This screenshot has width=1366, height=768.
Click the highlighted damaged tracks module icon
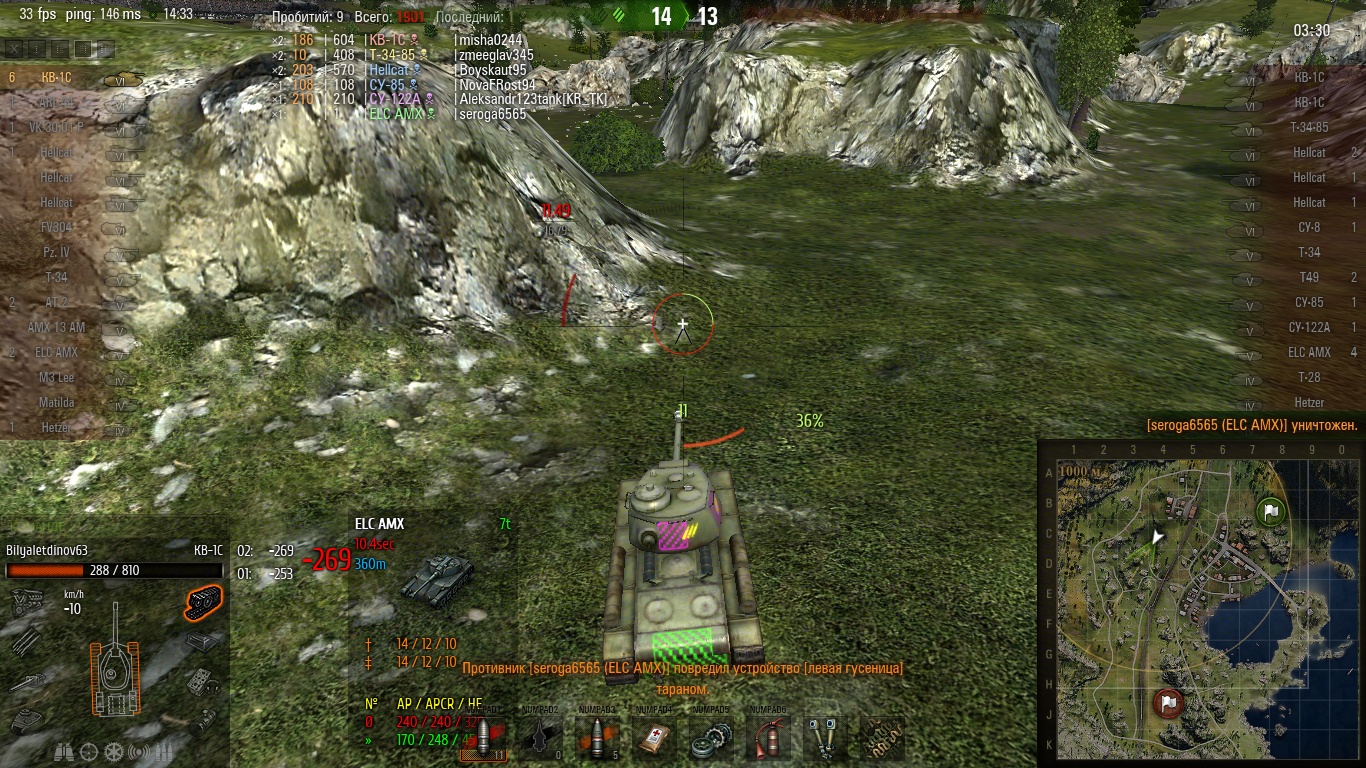pyautogui.click(x=203, y=601)
